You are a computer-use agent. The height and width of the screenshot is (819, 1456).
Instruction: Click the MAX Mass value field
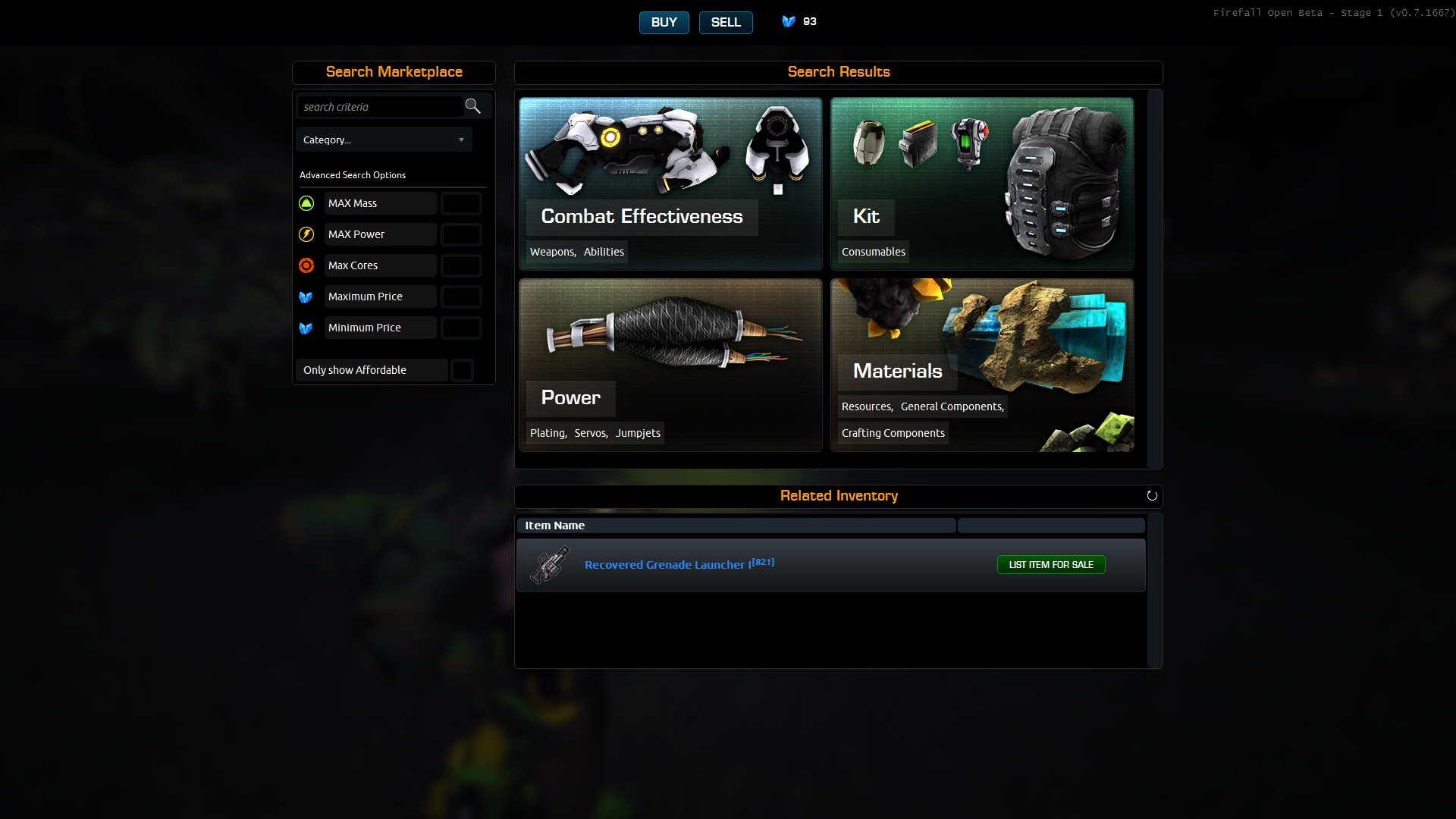(x=461, y=203)
